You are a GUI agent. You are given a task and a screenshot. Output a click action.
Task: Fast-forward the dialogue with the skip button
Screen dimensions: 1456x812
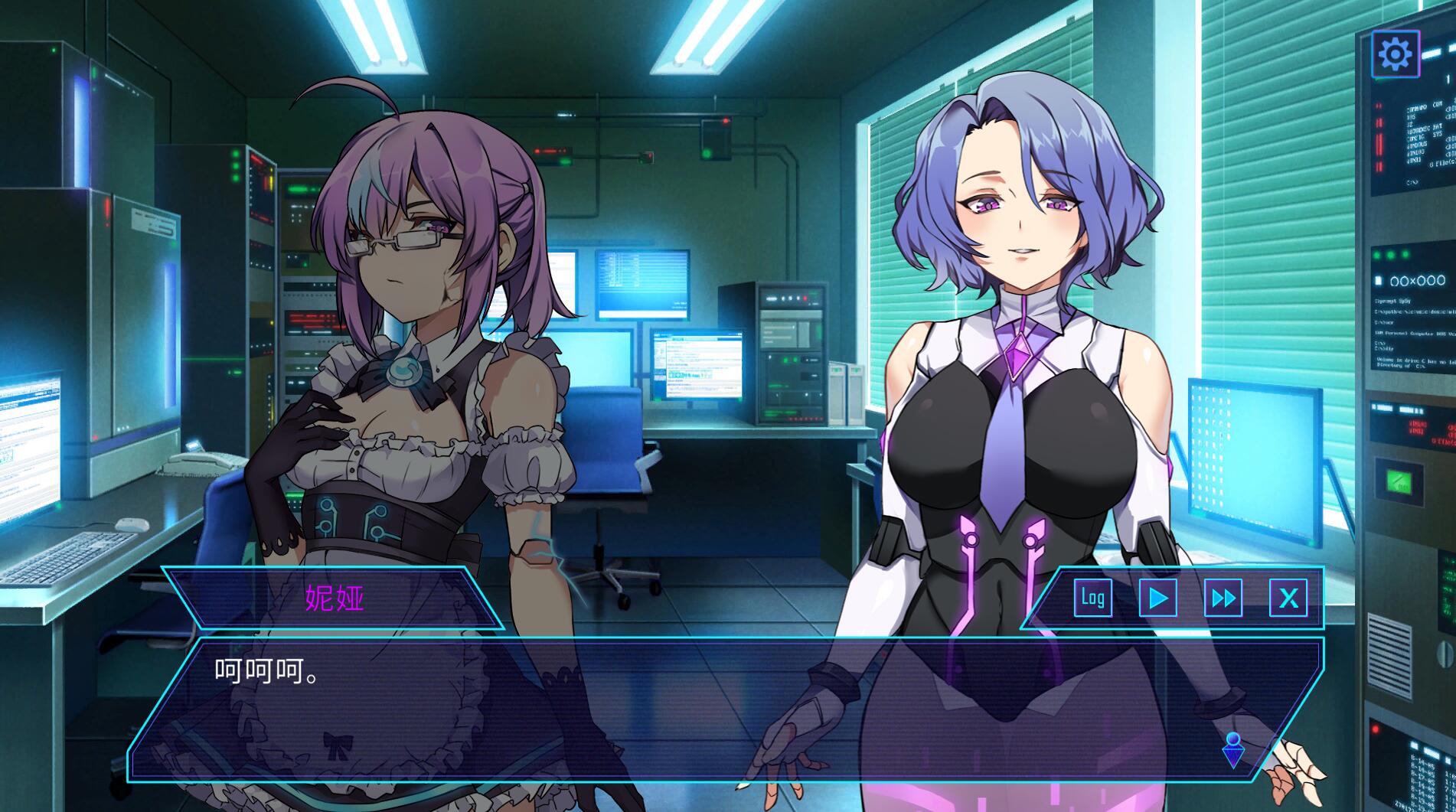pos(1223,597)
